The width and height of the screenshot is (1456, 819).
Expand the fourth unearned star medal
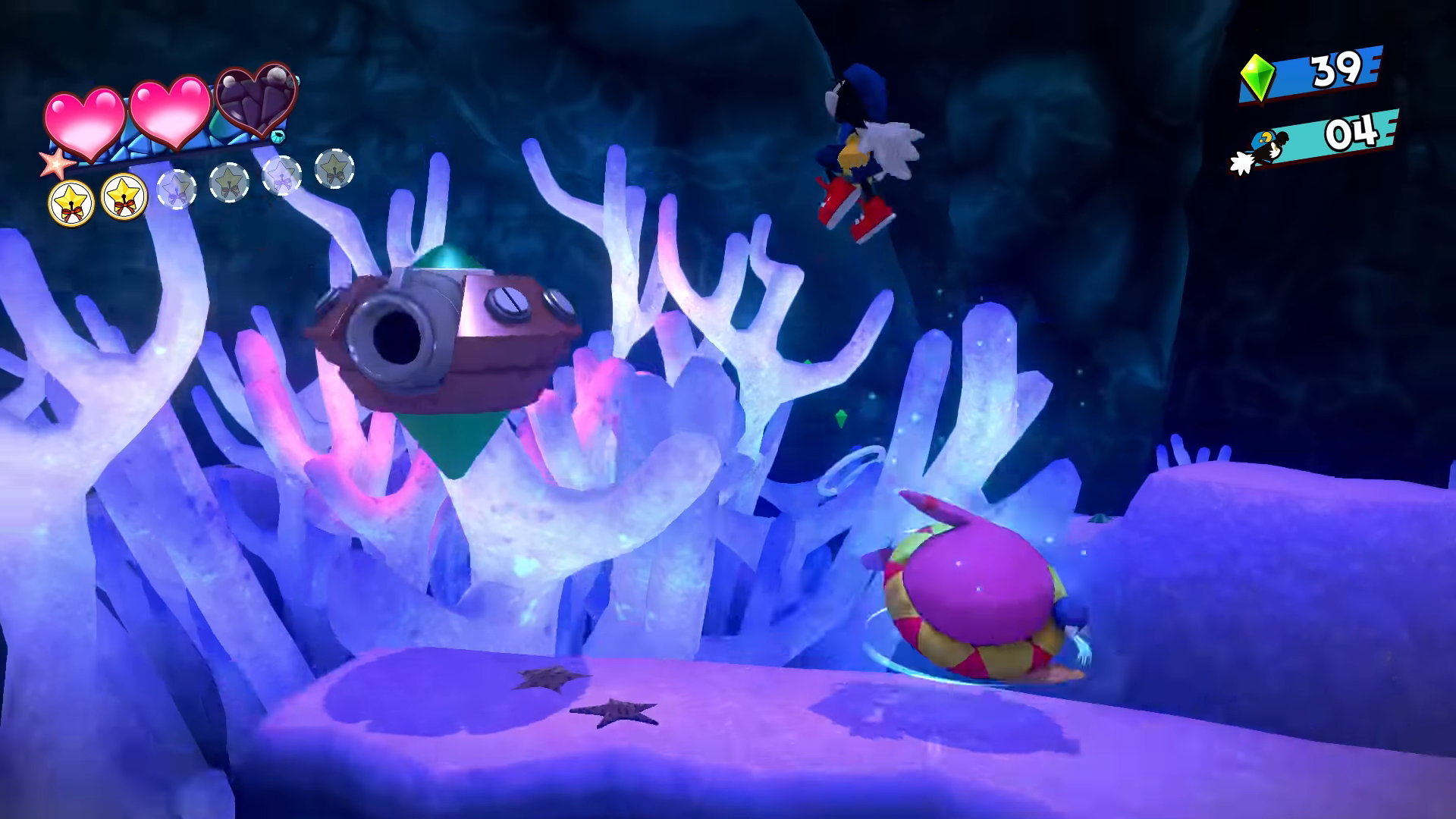(x=228, y=184)
